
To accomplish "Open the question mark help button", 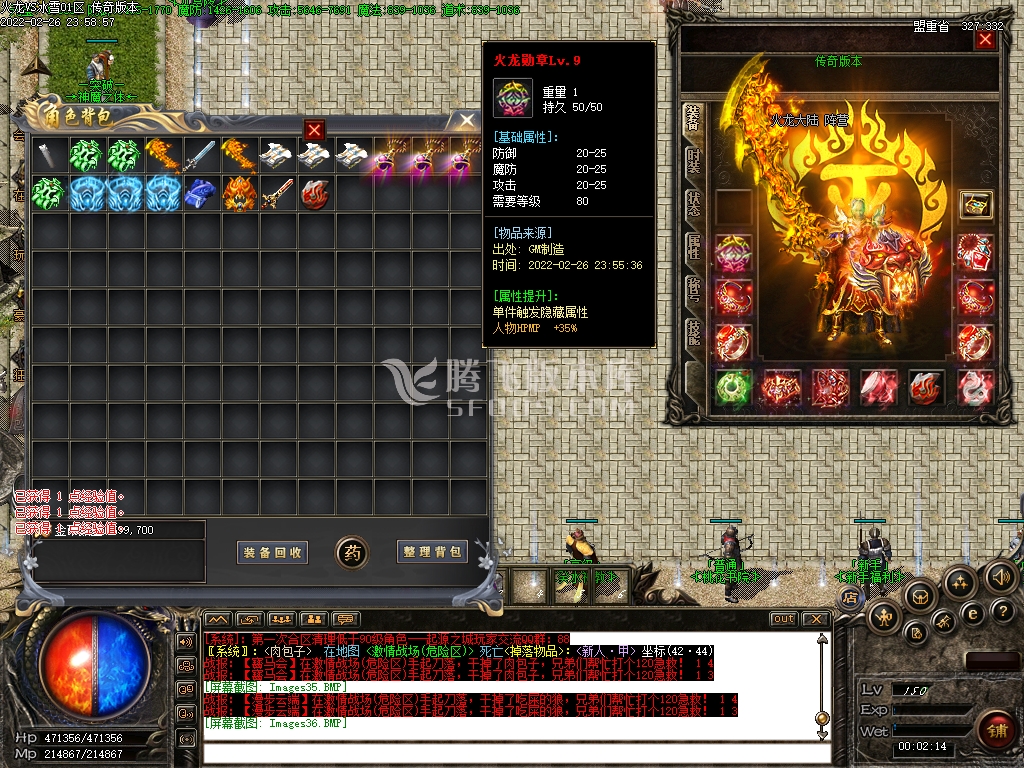I will pyautogui.click(x=1001, y=611).
